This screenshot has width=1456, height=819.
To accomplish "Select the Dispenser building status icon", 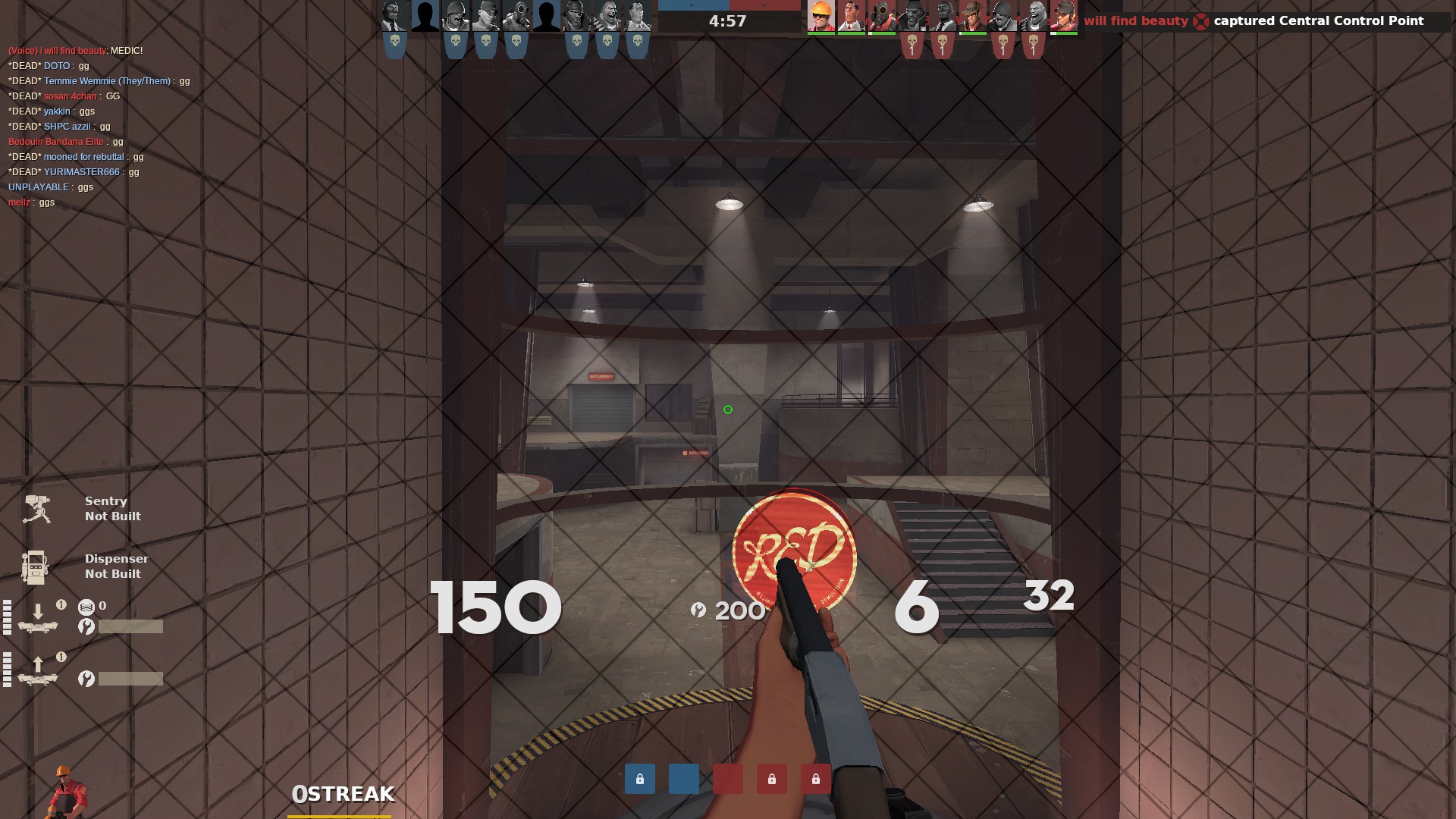I will tap(35, 566).
